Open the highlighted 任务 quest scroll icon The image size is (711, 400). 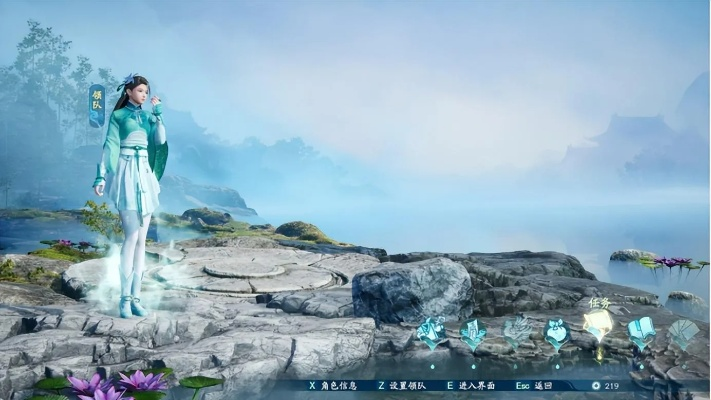598,326
